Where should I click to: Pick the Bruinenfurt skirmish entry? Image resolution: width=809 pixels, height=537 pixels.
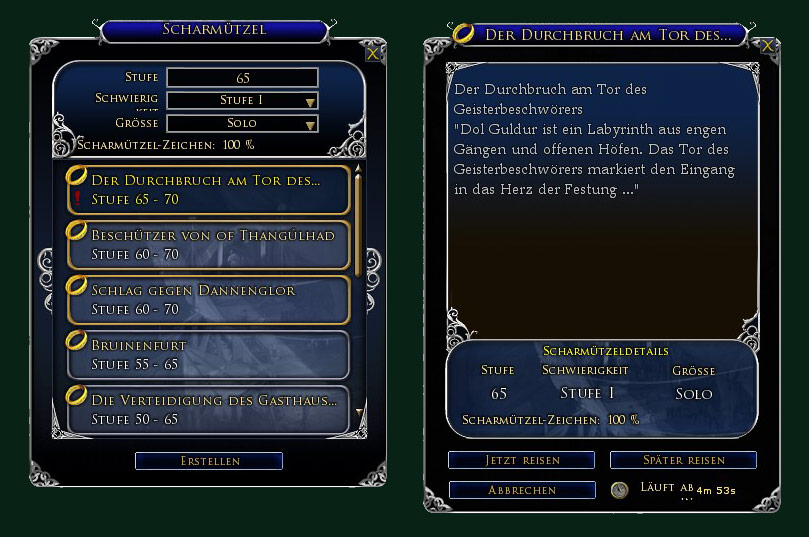[x=207, y=355]
